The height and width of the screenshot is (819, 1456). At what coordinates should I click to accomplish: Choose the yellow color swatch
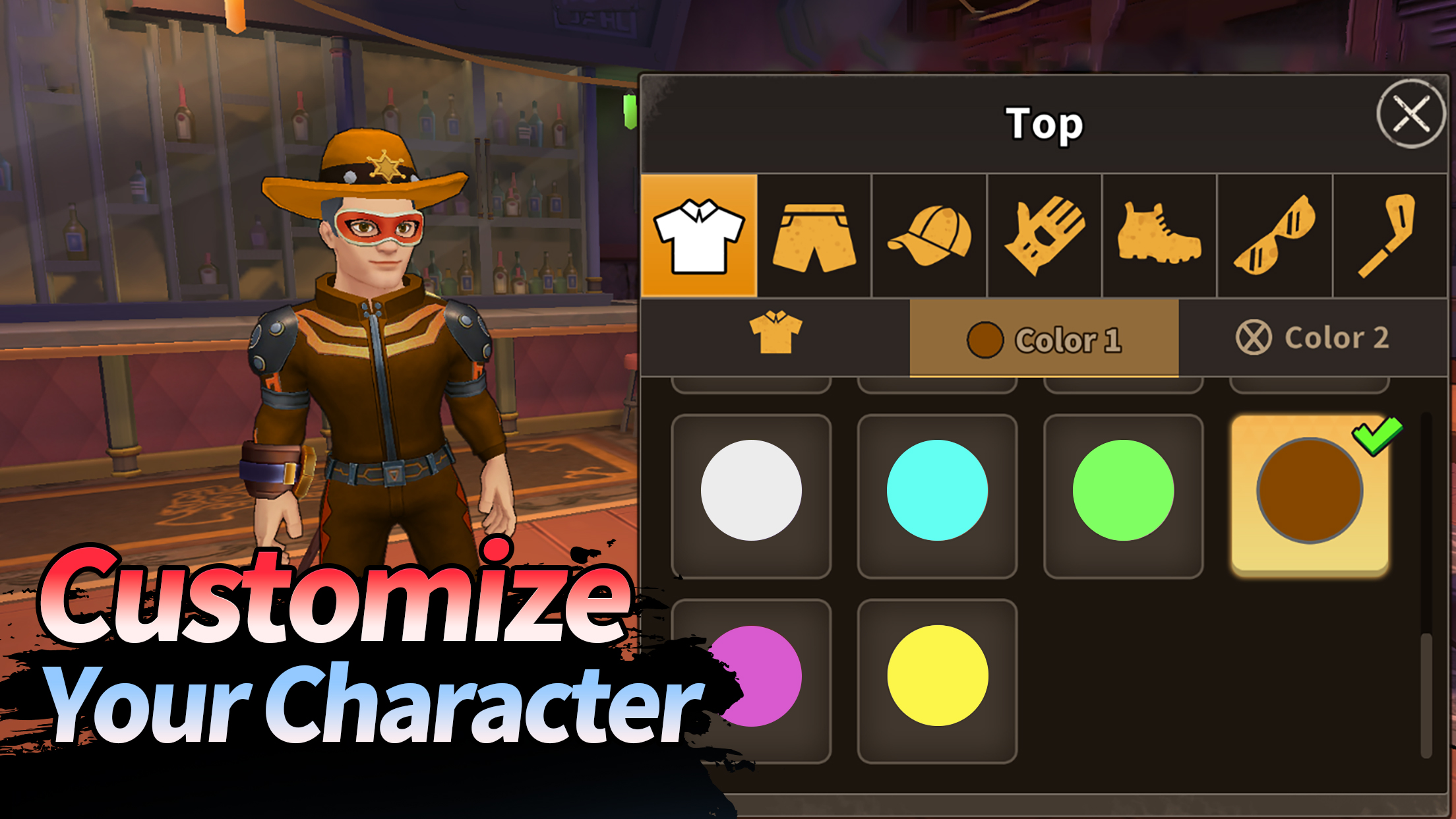937,676
